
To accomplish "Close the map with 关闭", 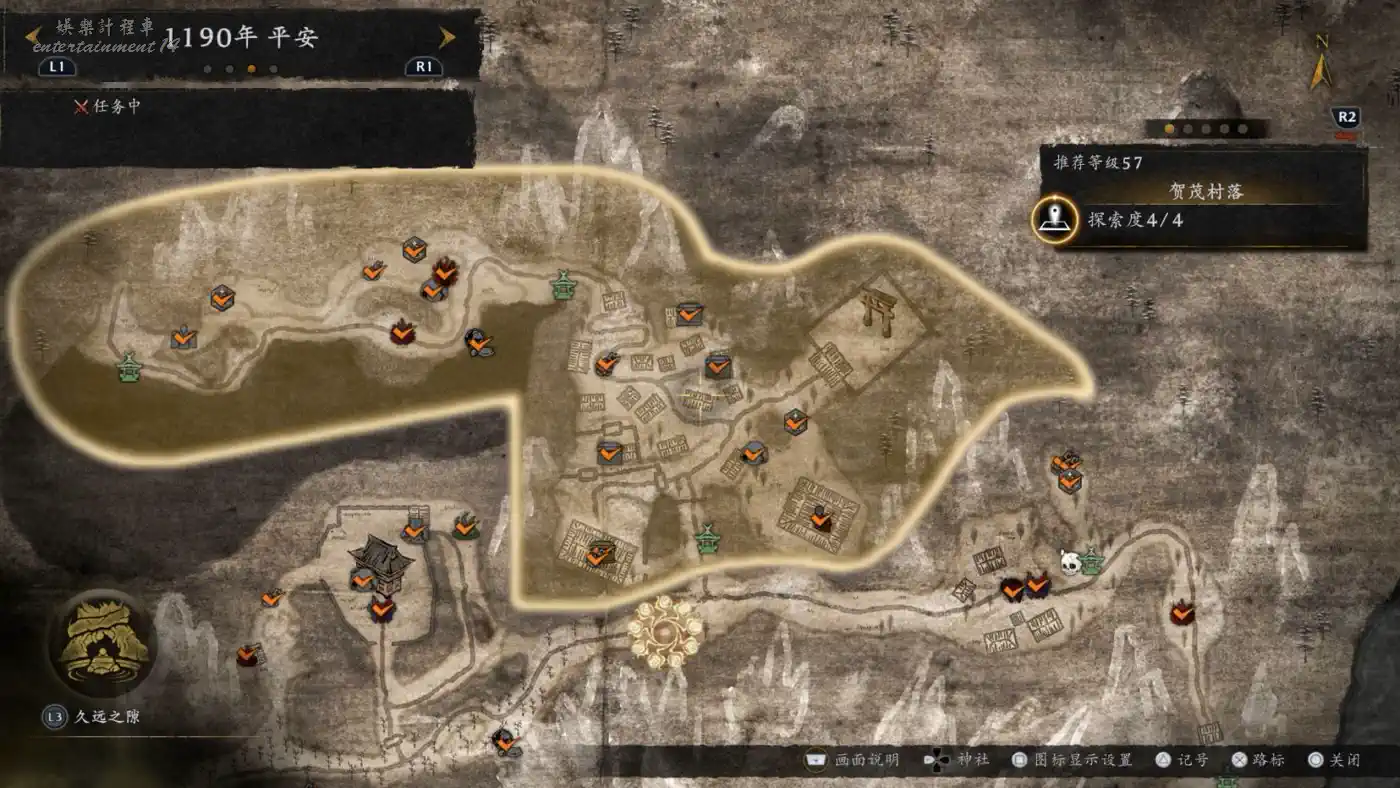I will point(1336,760).
